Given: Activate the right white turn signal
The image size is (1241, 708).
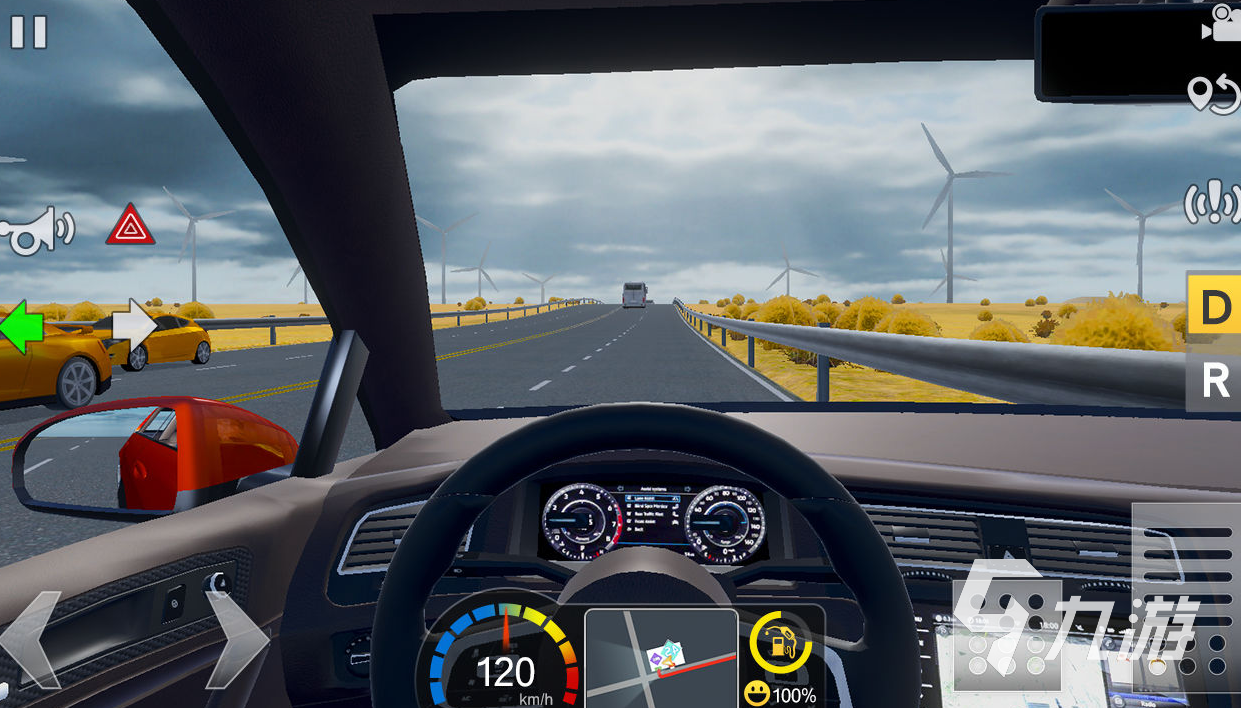Looking at the screenshot, I should 134,326.
